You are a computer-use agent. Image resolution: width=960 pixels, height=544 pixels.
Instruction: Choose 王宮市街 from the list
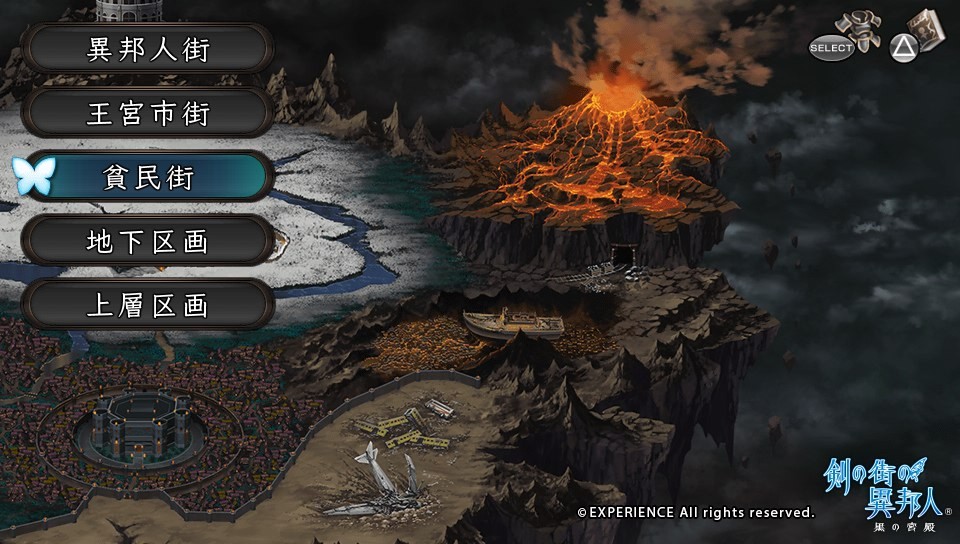pos(148,113)
